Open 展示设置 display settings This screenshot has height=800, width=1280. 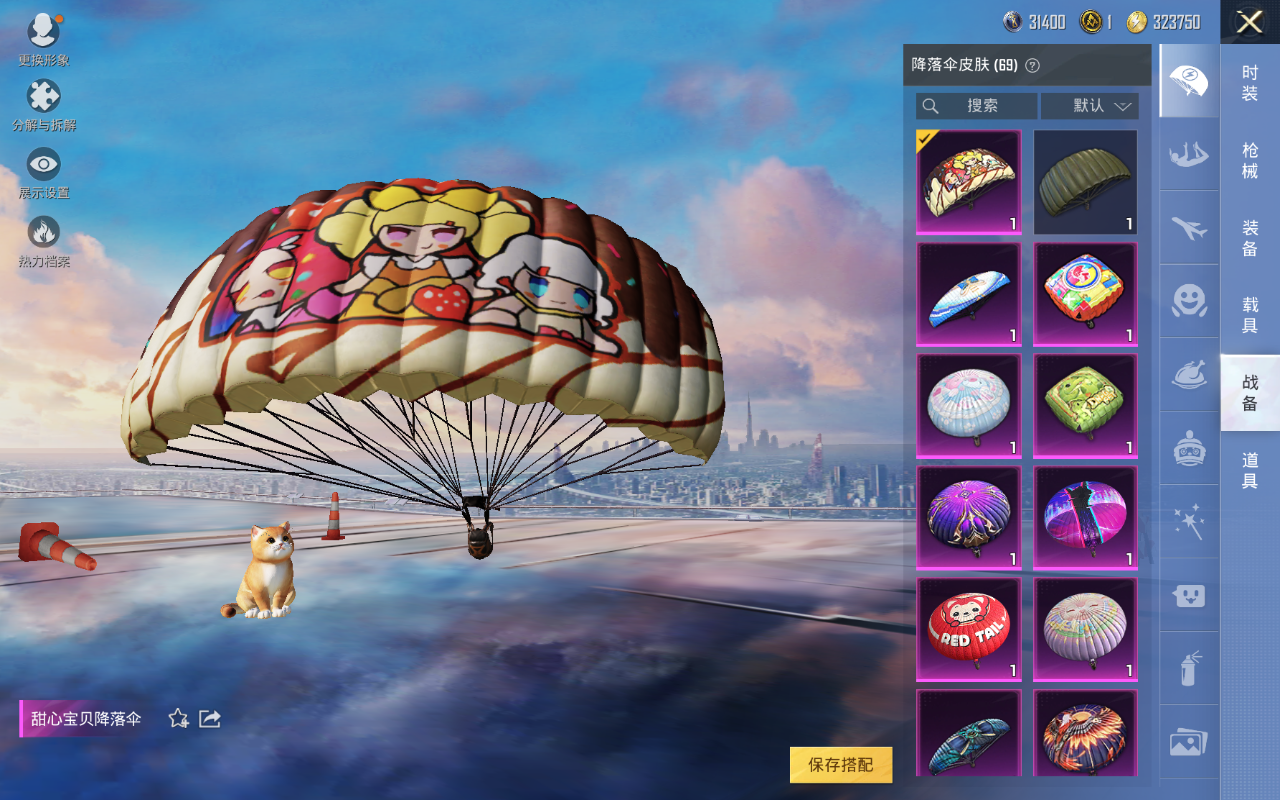[44, 171]
